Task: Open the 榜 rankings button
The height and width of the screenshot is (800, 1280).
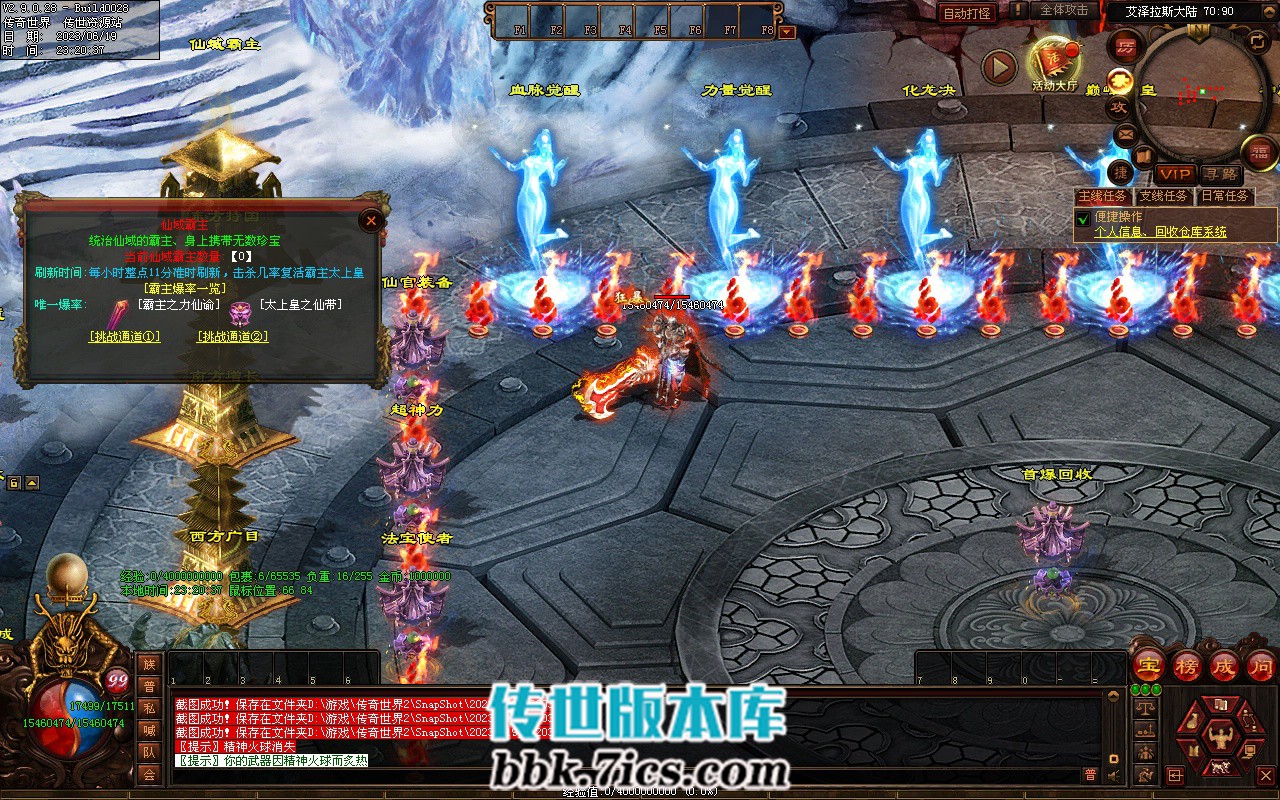Action: tap(1186, 665)
